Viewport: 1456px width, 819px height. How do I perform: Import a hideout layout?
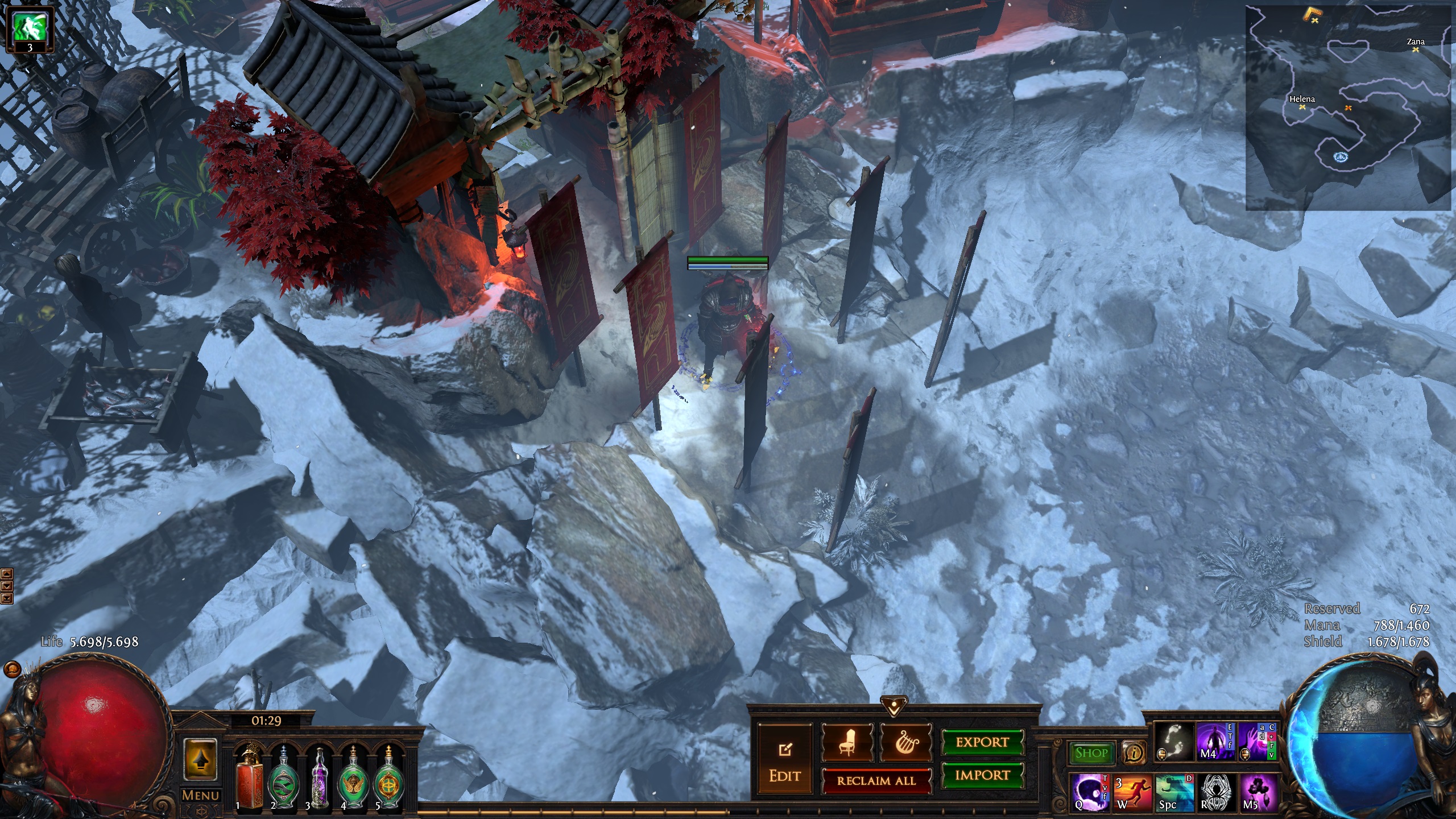point(982,775)
